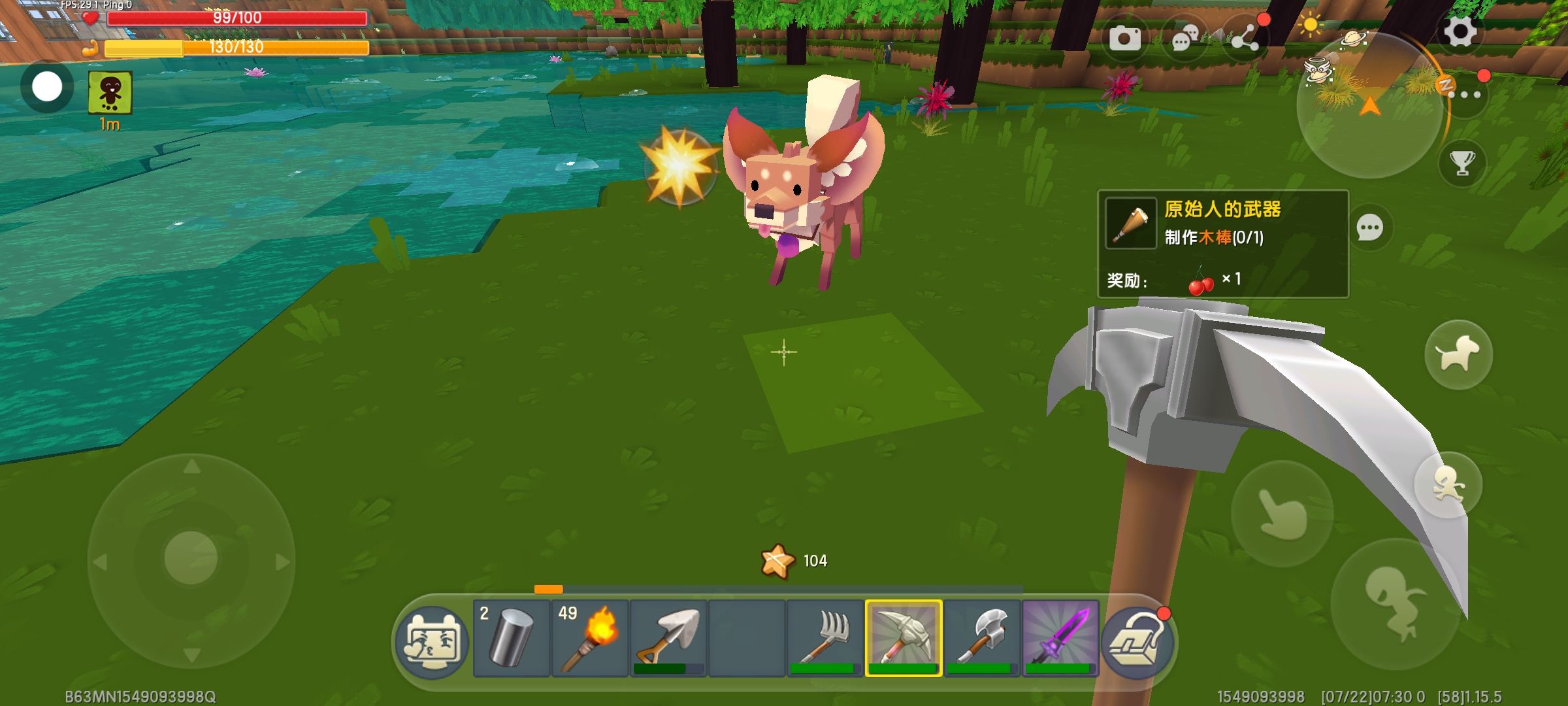This screenshot has height=706, width=1568.
Task: Open the circular minimap
Action: (1369, 105)
